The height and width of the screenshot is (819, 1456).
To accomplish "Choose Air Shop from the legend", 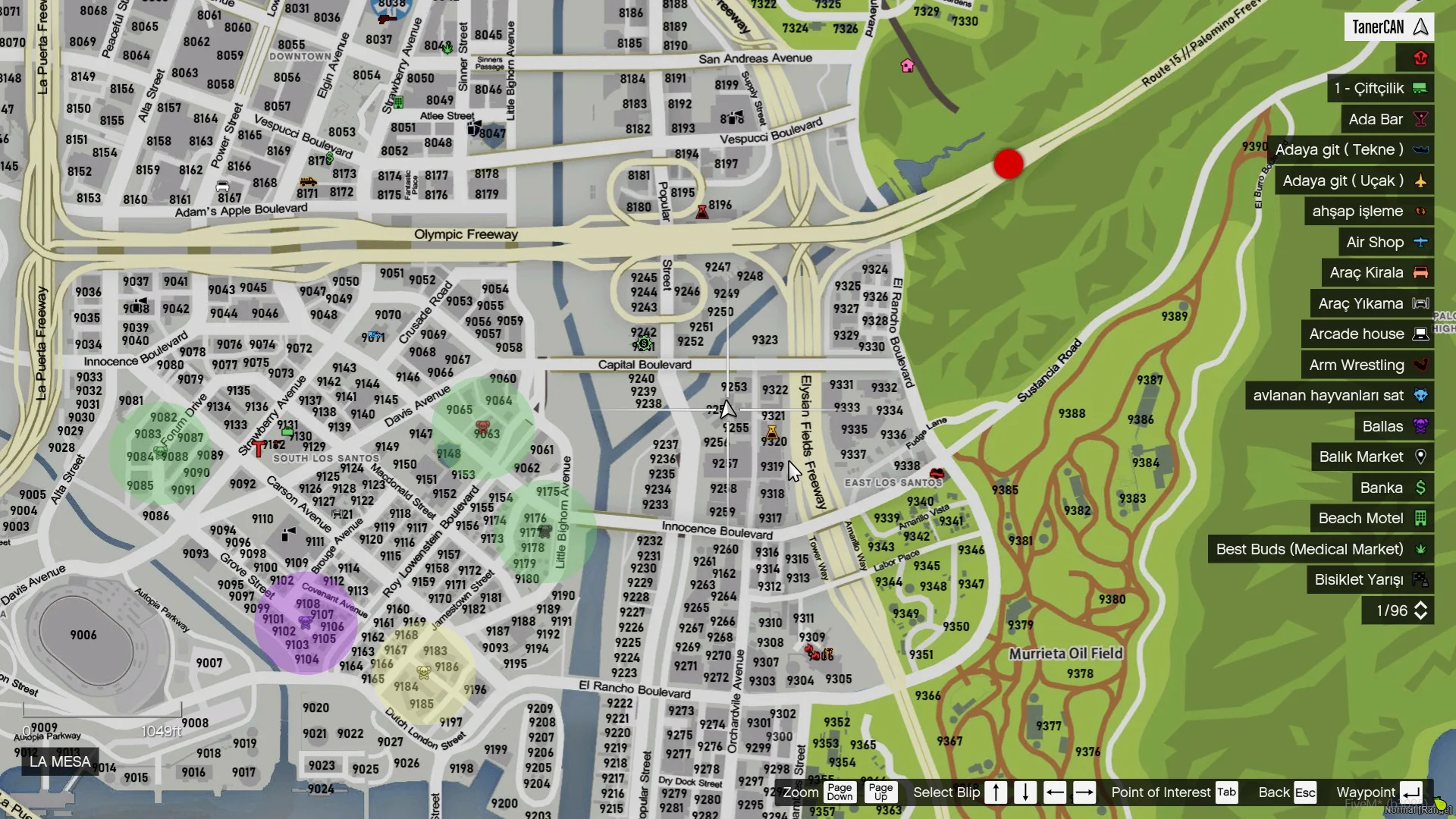I will point(1385,243).
